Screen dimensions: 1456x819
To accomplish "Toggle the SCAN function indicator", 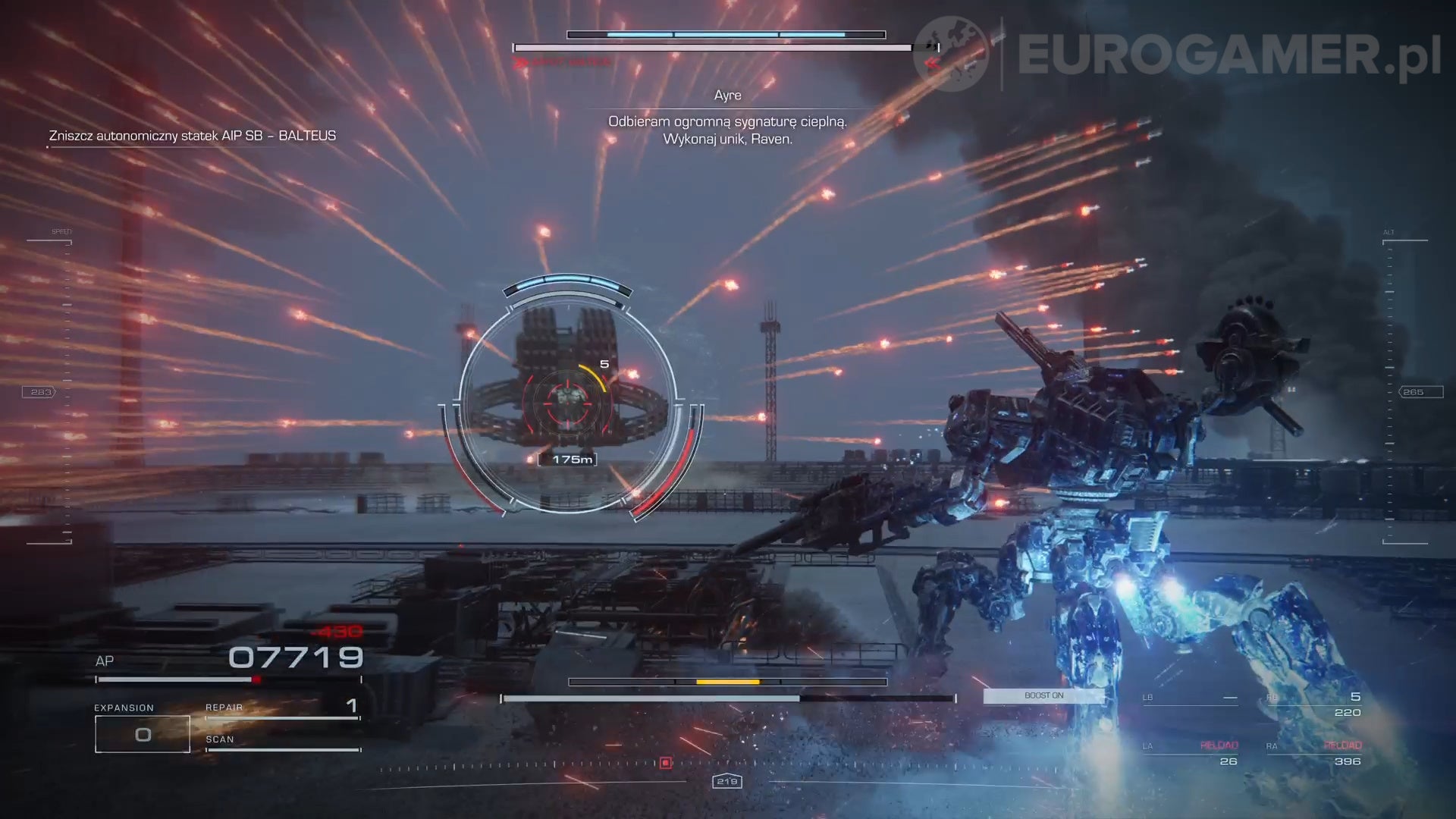I will click(x=219, y=739).
